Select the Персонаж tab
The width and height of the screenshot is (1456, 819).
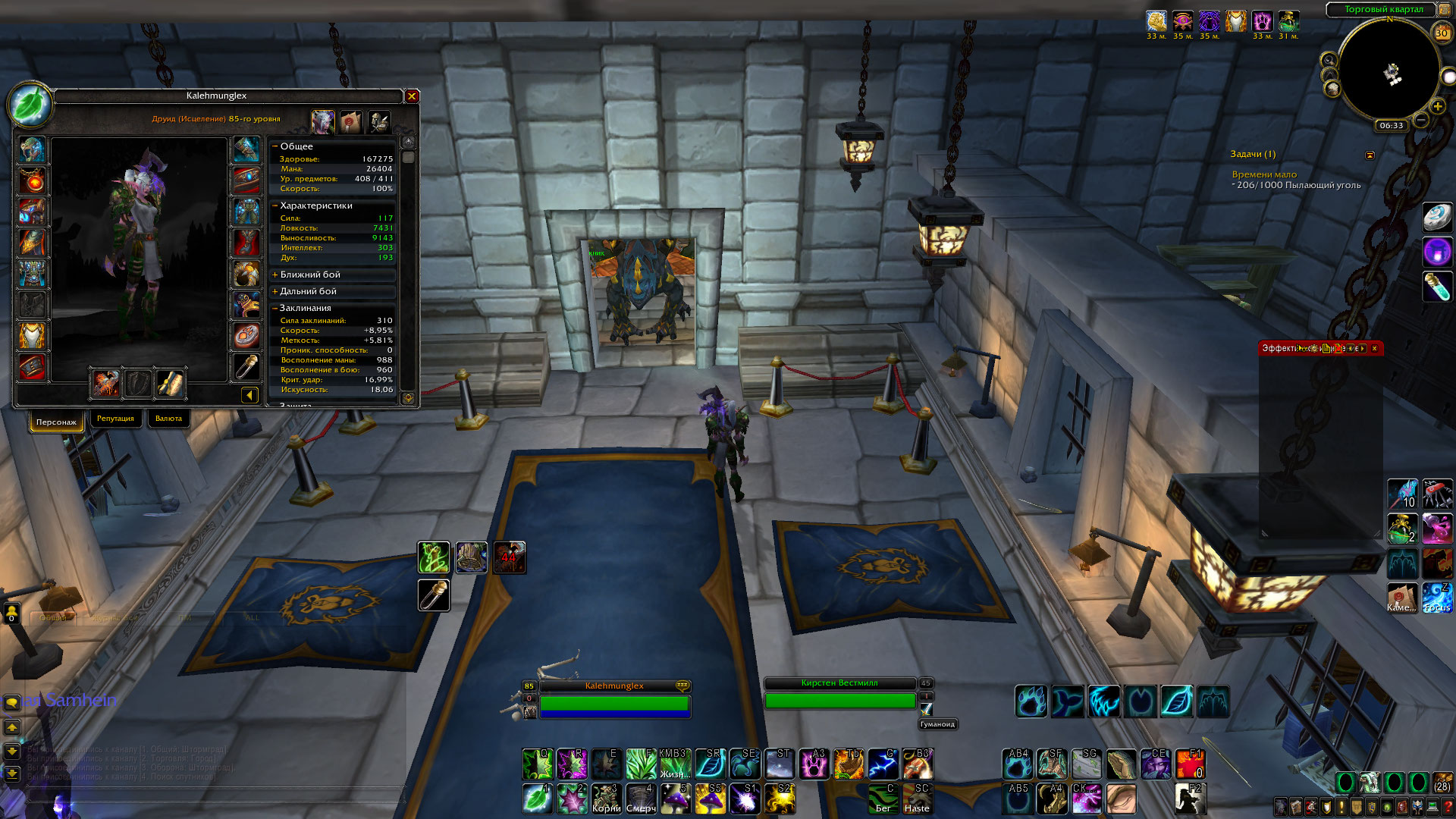tap(56, 422)
